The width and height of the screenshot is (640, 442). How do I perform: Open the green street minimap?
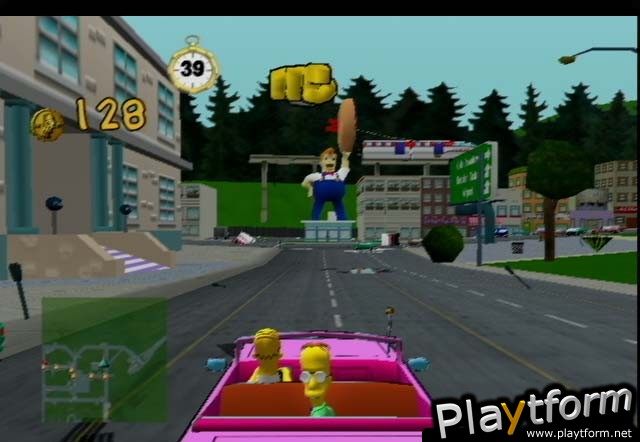pos(104,359)
